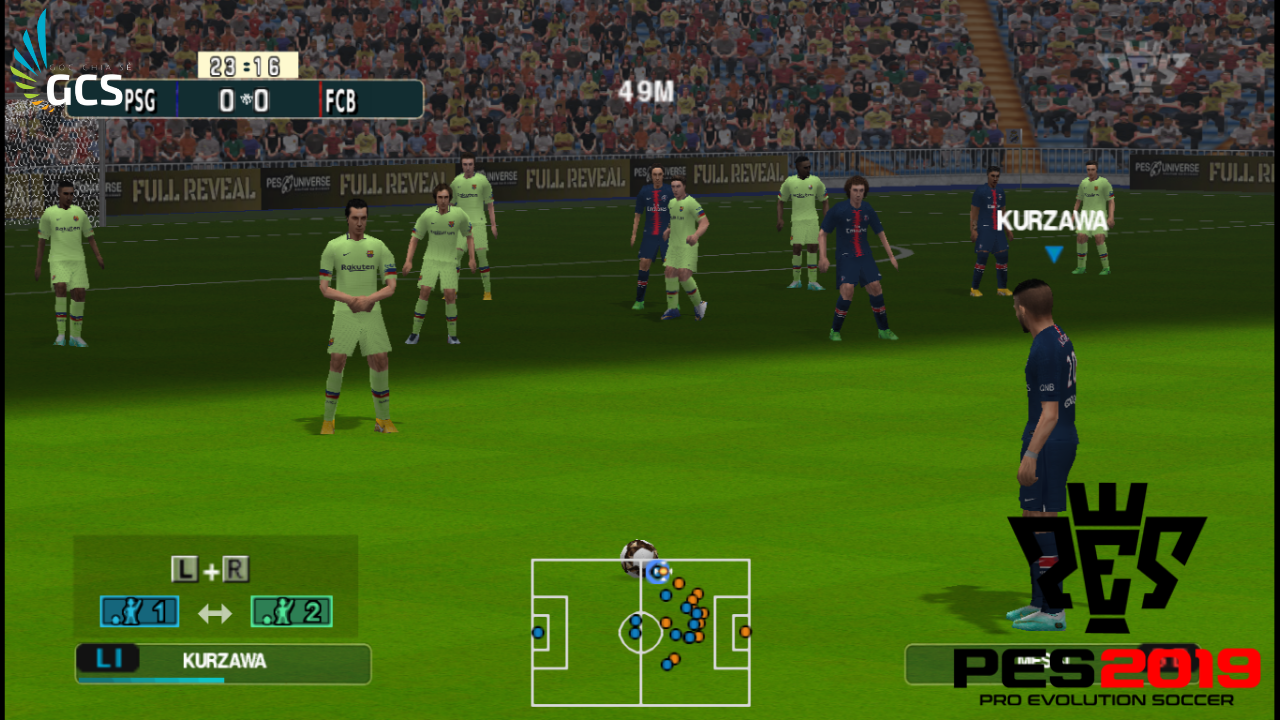The width and height of the screenshot is (1280, 720).
Task: Click the L shoulder button icon
Action: coord(185,568)
